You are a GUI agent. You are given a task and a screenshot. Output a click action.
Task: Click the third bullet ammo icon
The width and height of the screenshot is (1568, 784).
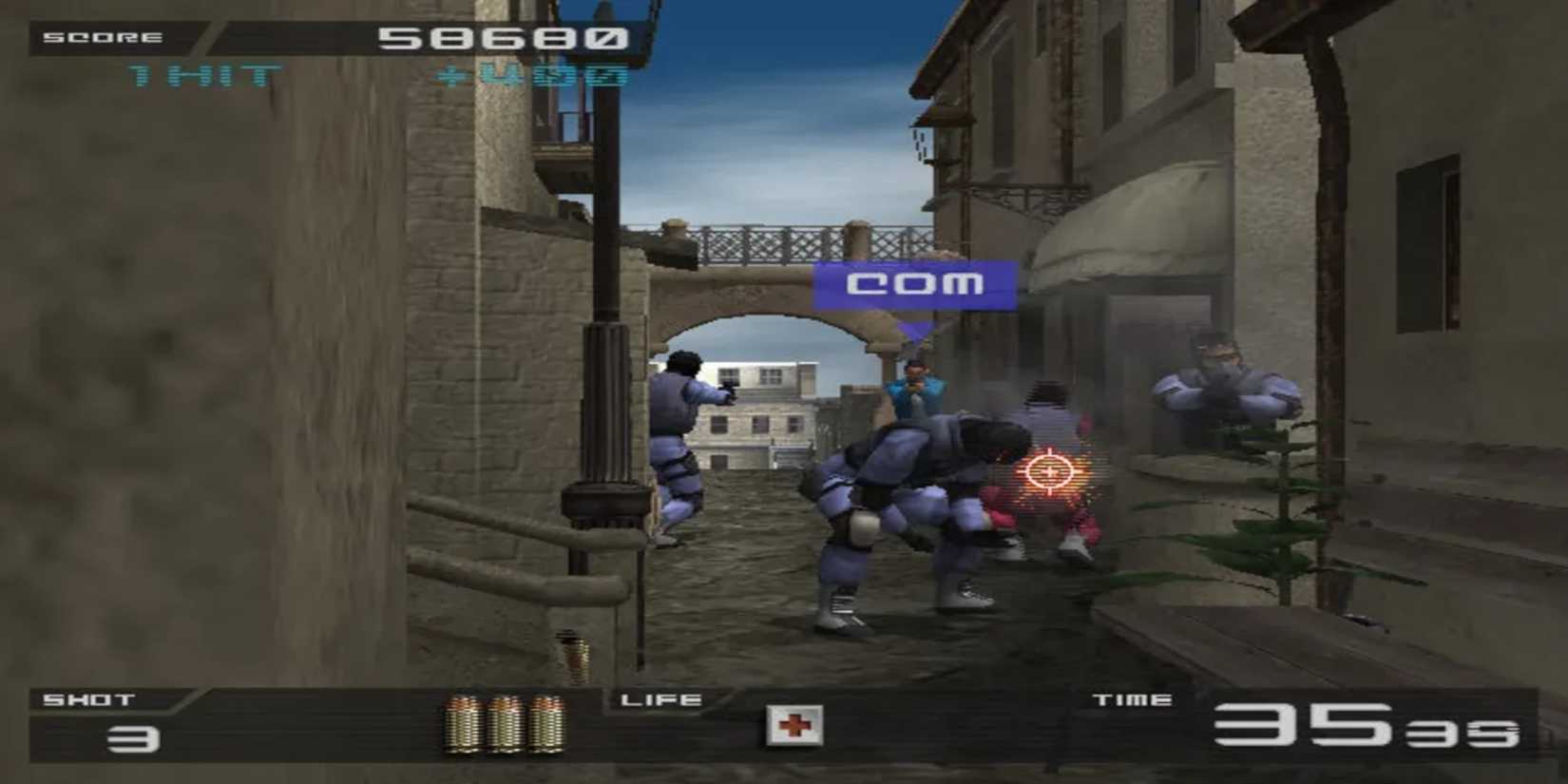coord(545,725)
